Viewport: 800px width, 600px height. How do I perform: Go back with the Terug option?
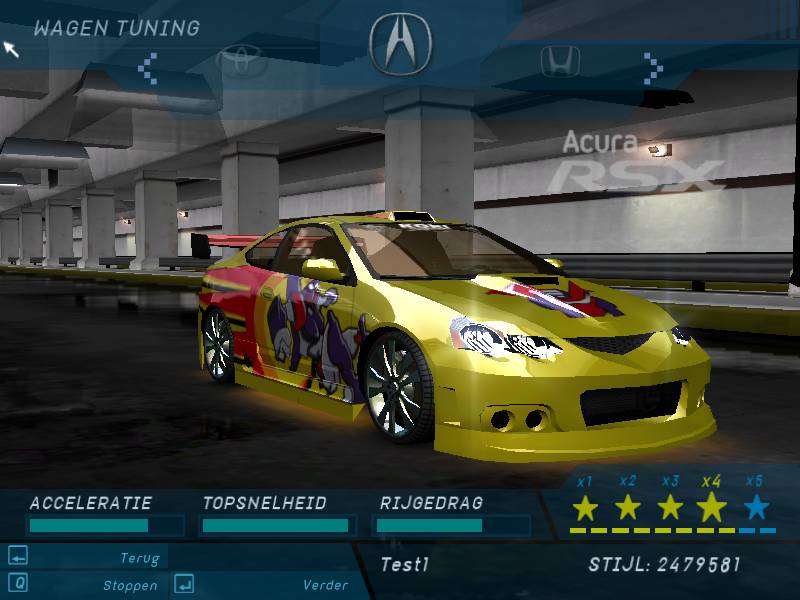click(x=140, y=559)
